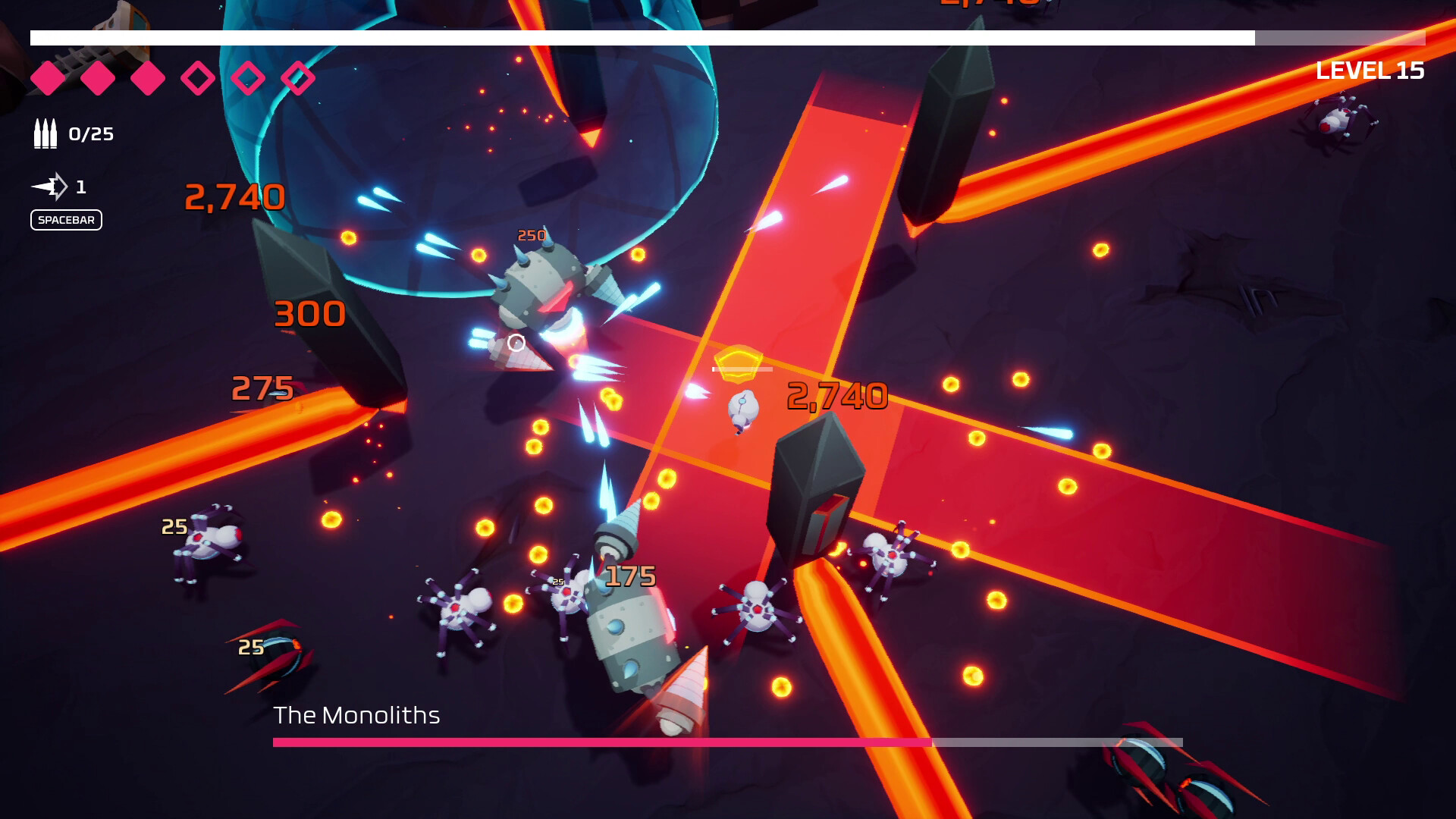Select The Monoliths boss title text
Screen dimensions: 1456x819
tap(358, 714)
